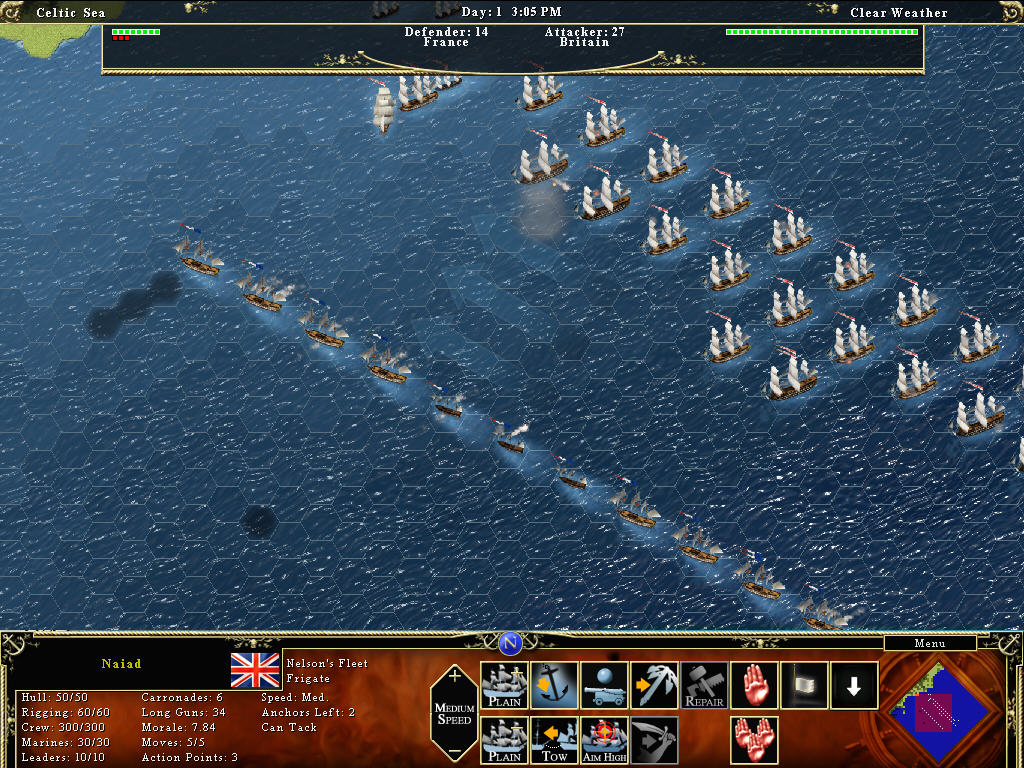Click the single red hand icon
This screenshot has height=768, width=1024.
[754, 686]
